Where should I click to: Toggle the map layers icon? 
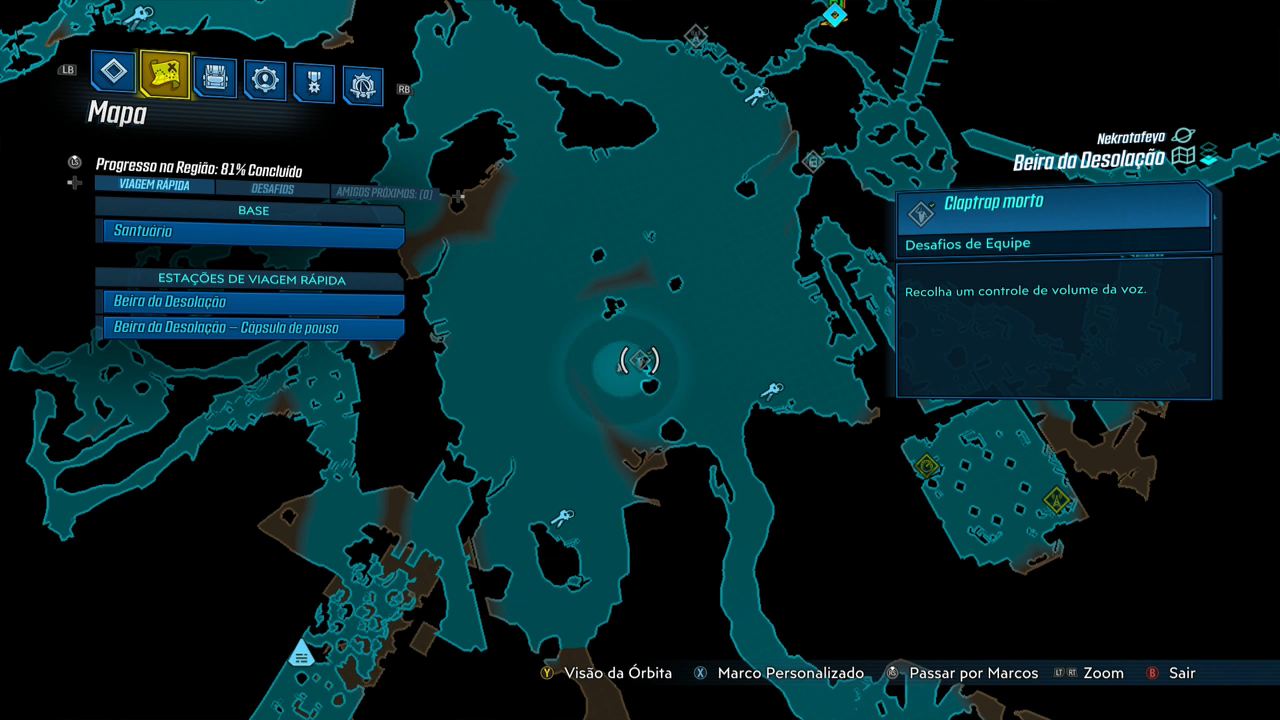click(x=1208, y=157)
